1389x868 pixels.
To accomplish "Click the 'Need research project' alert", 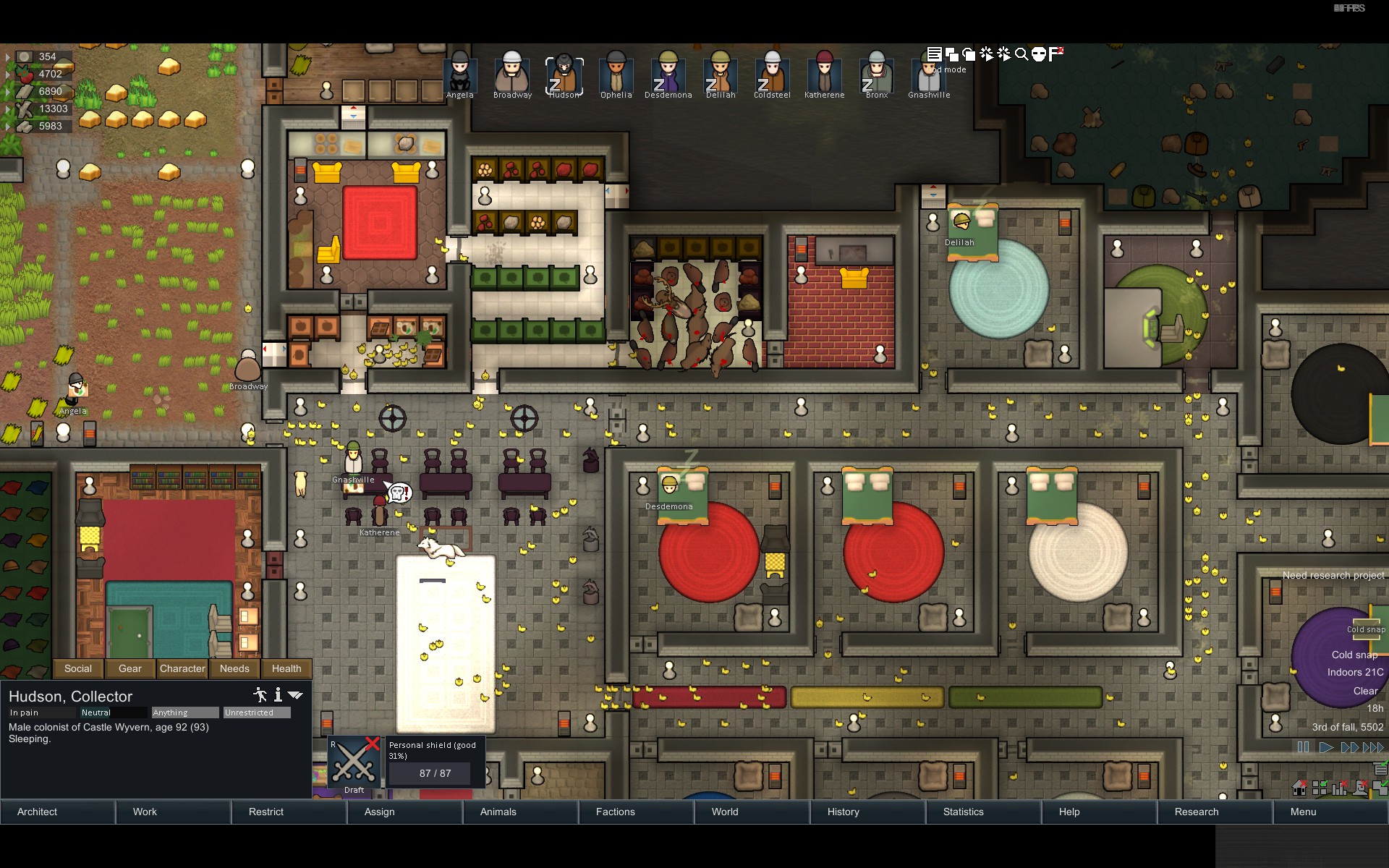I will [1333, 575].
